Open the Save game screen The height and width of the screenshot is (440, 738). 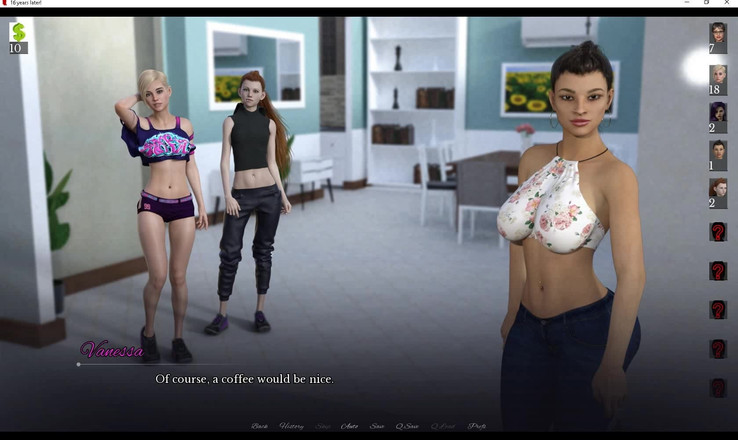pos(377,427)
